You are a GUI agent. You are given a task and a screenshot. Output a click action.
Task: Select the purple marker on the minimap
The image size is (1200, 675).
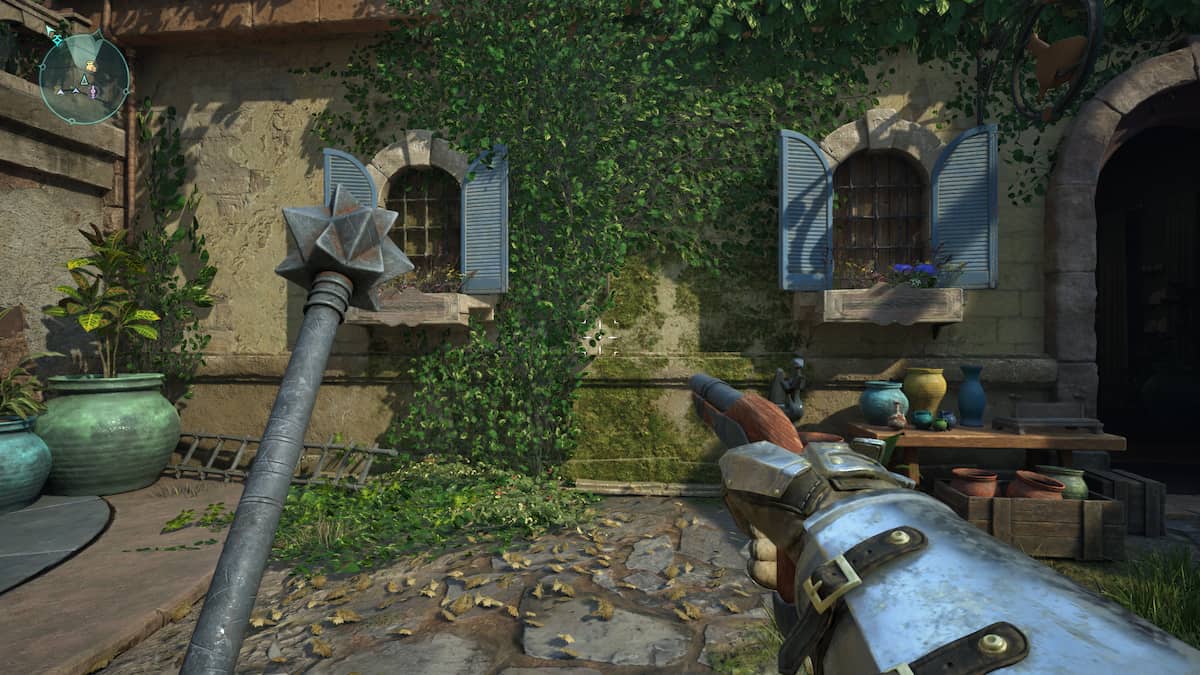pyautogui.click(x=94, y=91)
